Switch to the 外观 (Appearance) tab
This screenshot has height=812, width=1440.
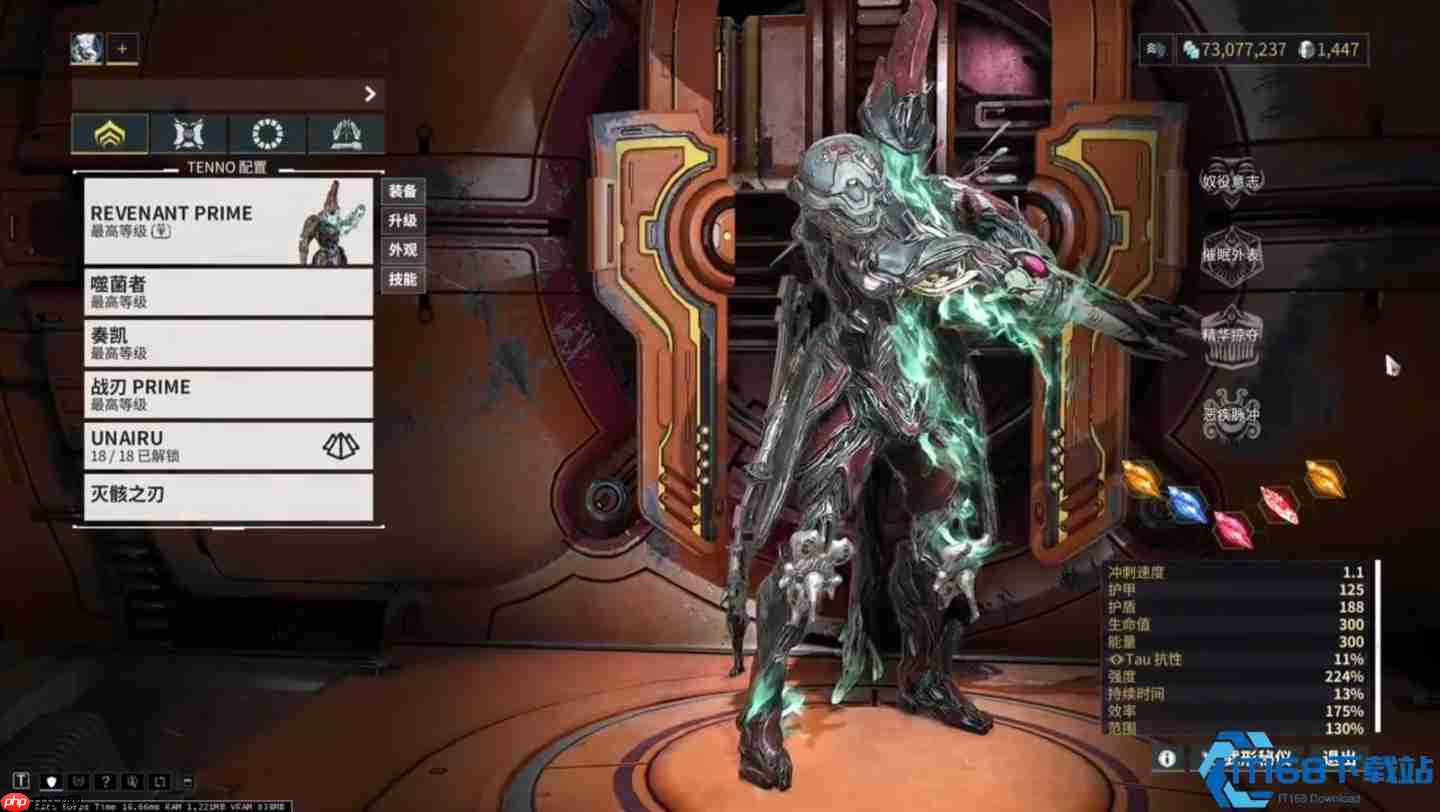click(404, 250)
